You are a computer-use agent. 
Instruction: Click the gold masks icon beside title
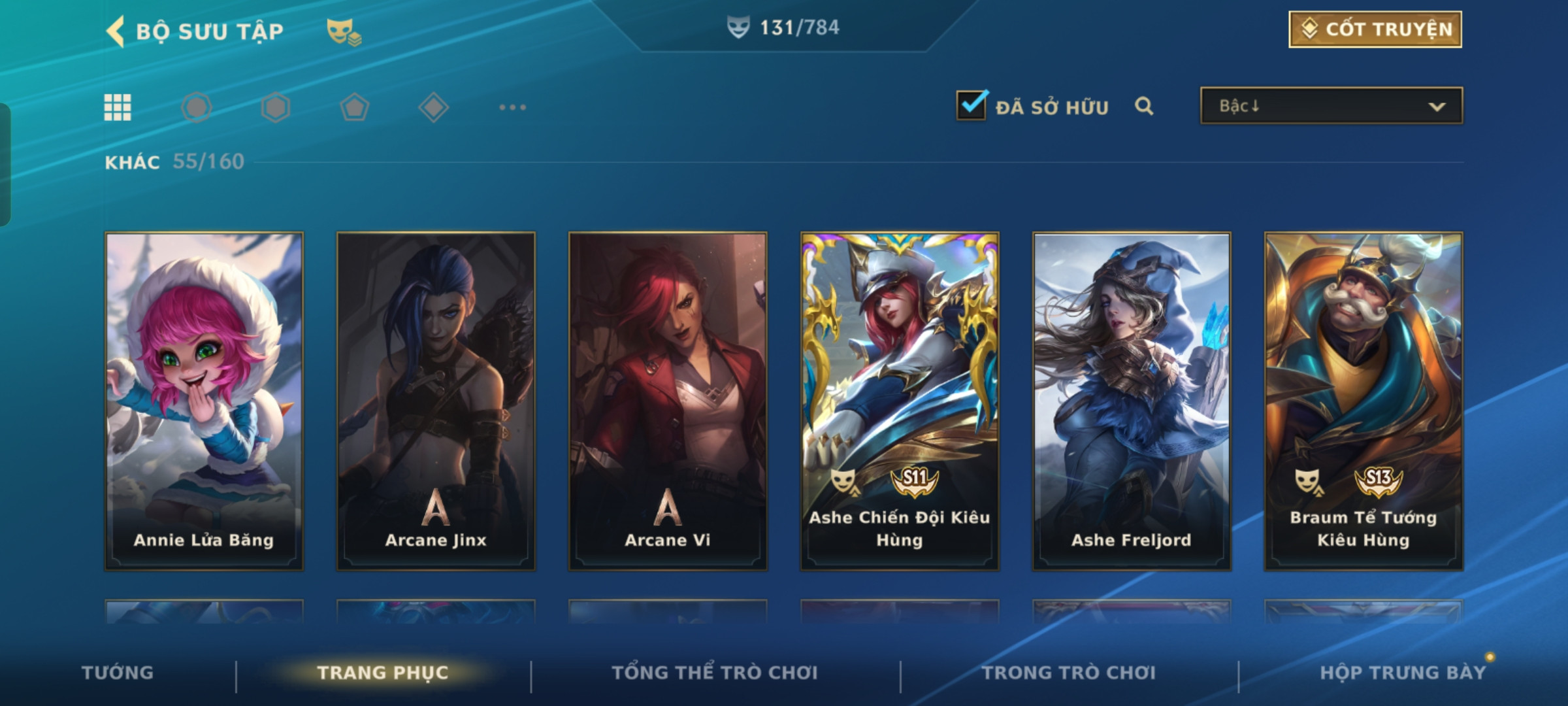[343, 31]
